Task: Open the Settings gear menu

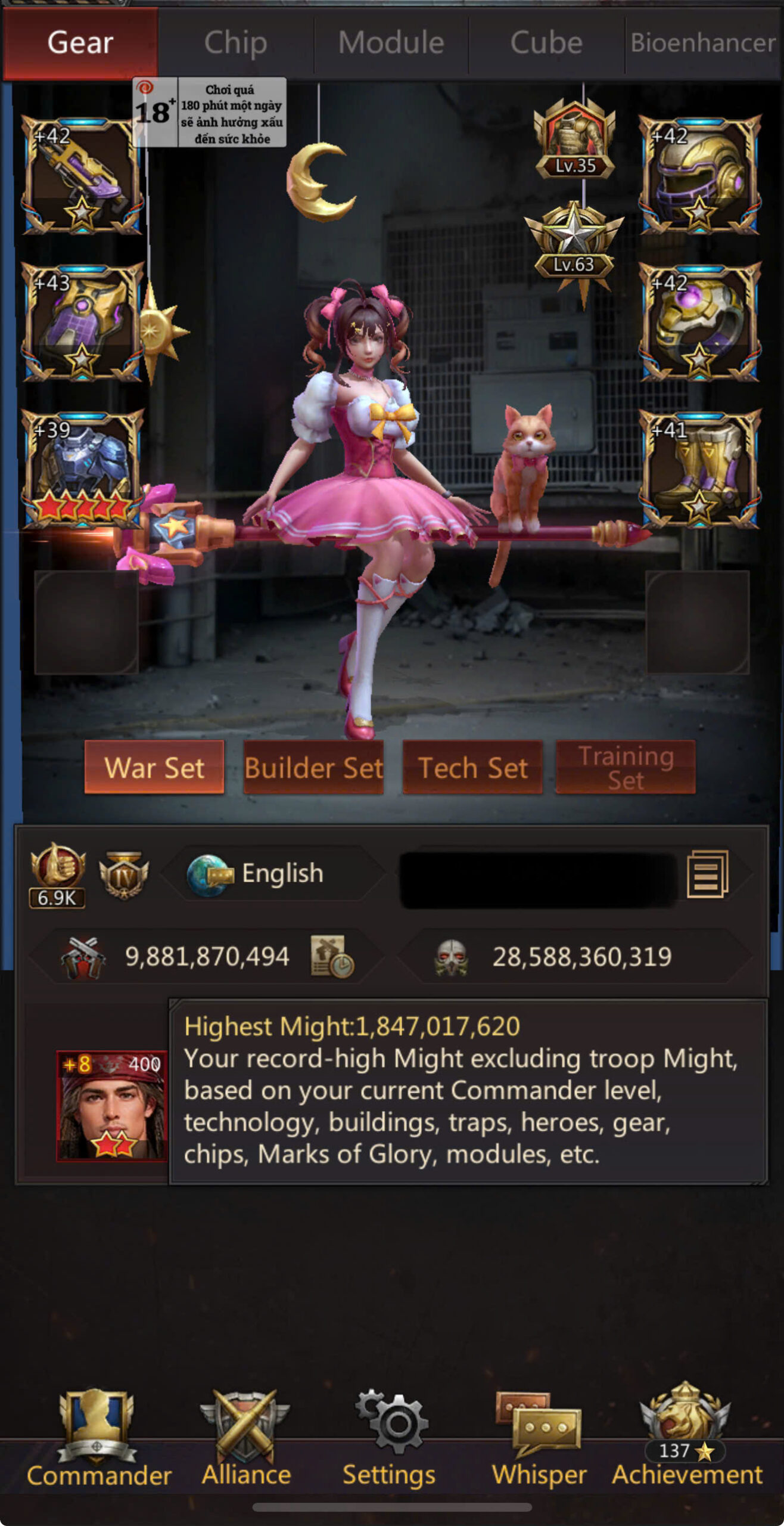Action: pos(390,1437)
